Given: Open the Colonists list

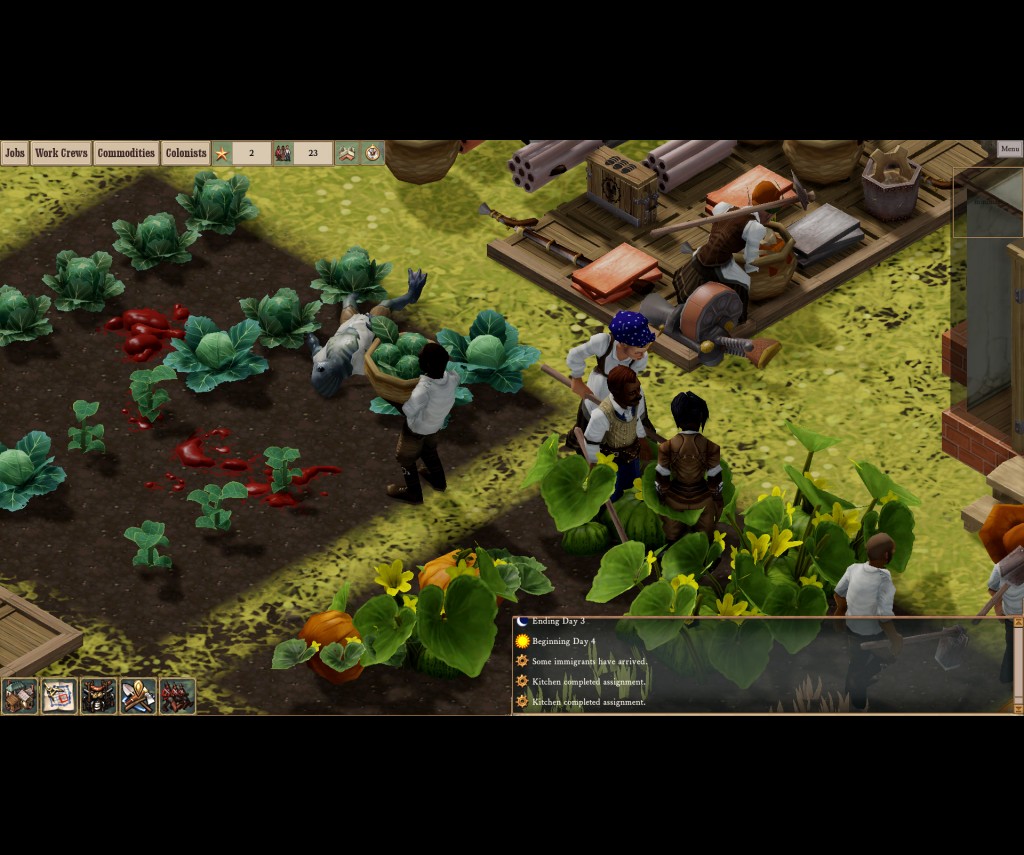Looking at the screenshot, I should pyautogui.click(x=186, y=153).
